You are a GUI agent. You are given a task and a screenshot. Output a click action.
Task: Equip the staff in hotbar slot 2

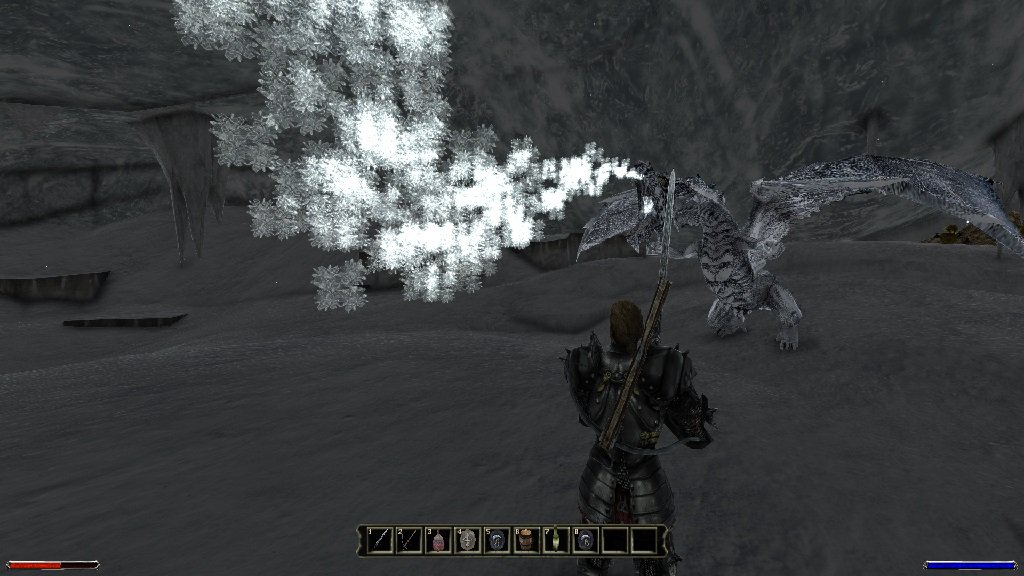coord(410,541)
